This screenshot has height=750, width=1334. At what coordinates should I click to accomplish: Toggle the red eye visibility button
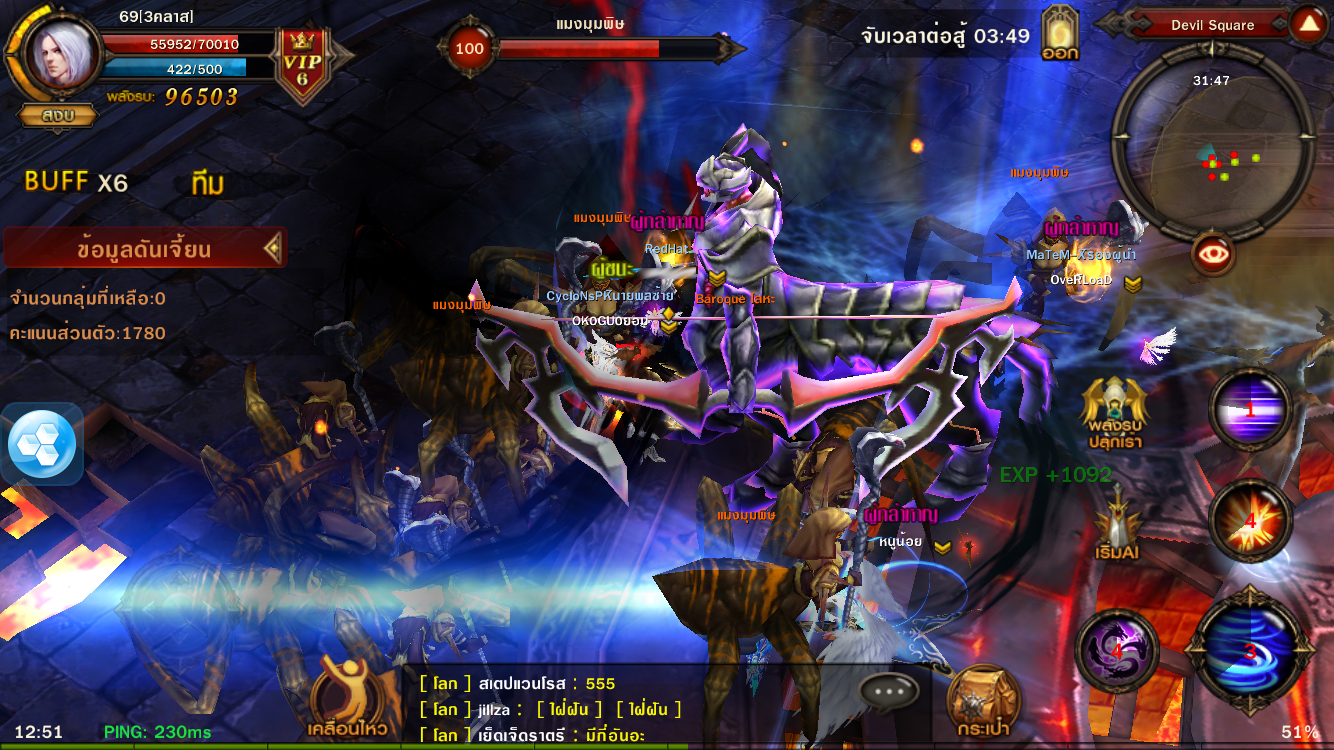(x=1212, y=254)
